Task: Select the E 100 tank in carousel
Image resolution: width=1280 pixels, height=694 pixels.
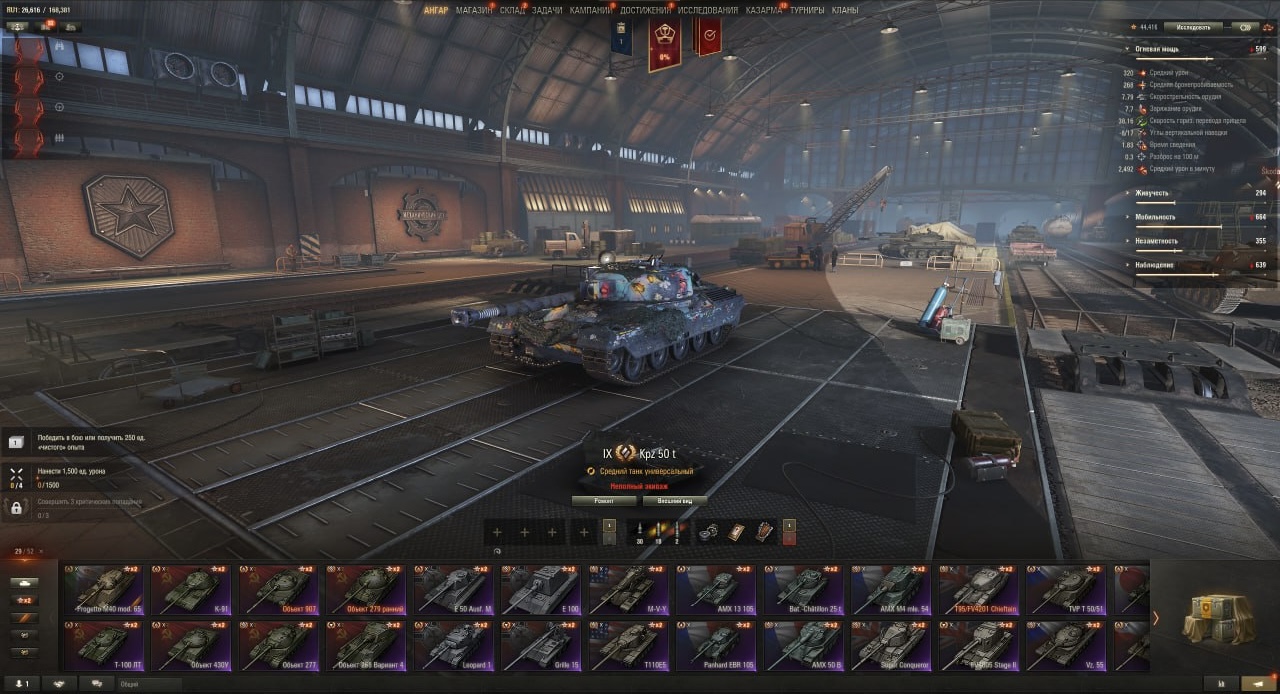Action: click(541, 590)
